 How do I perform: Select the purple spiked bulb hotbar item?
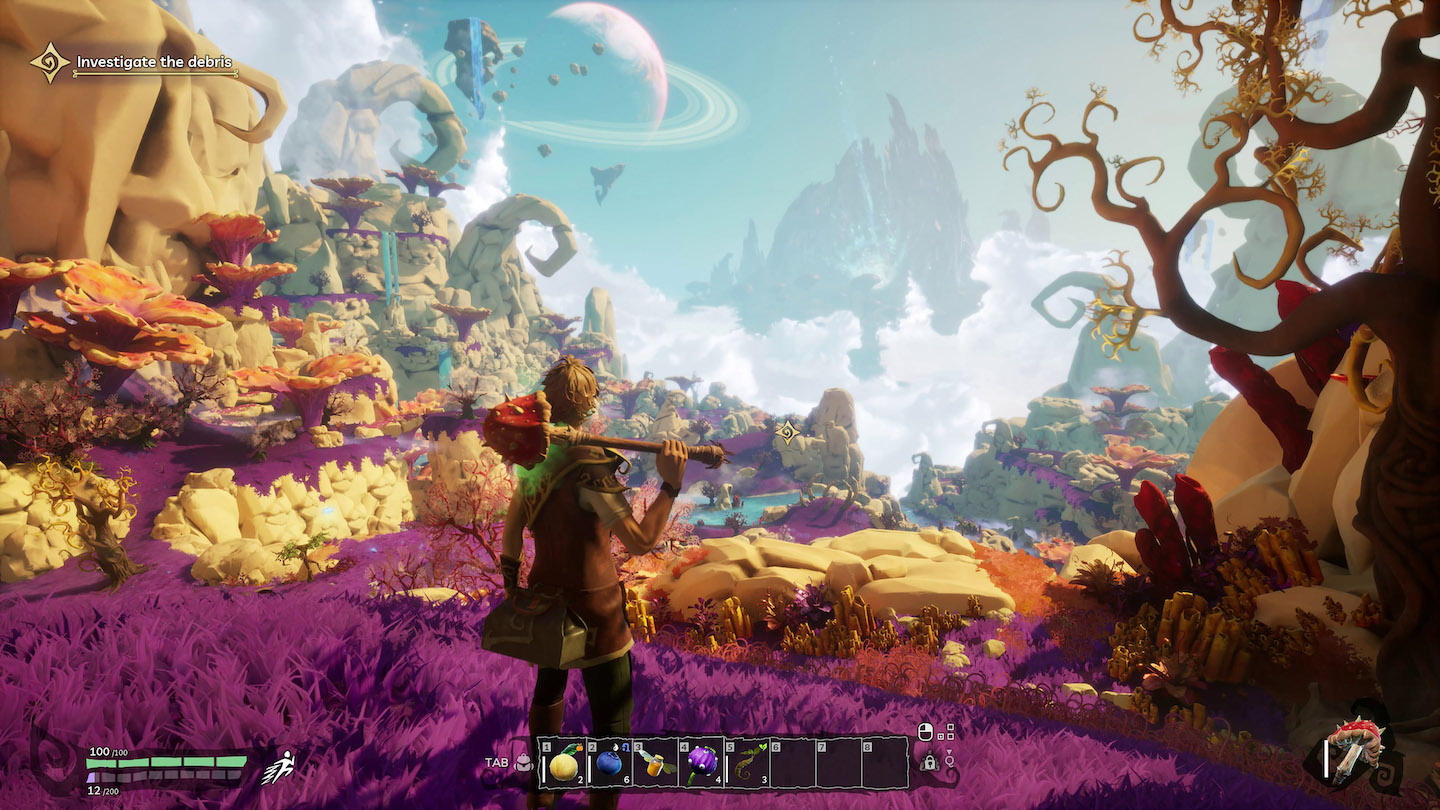[x=701, y=764]
